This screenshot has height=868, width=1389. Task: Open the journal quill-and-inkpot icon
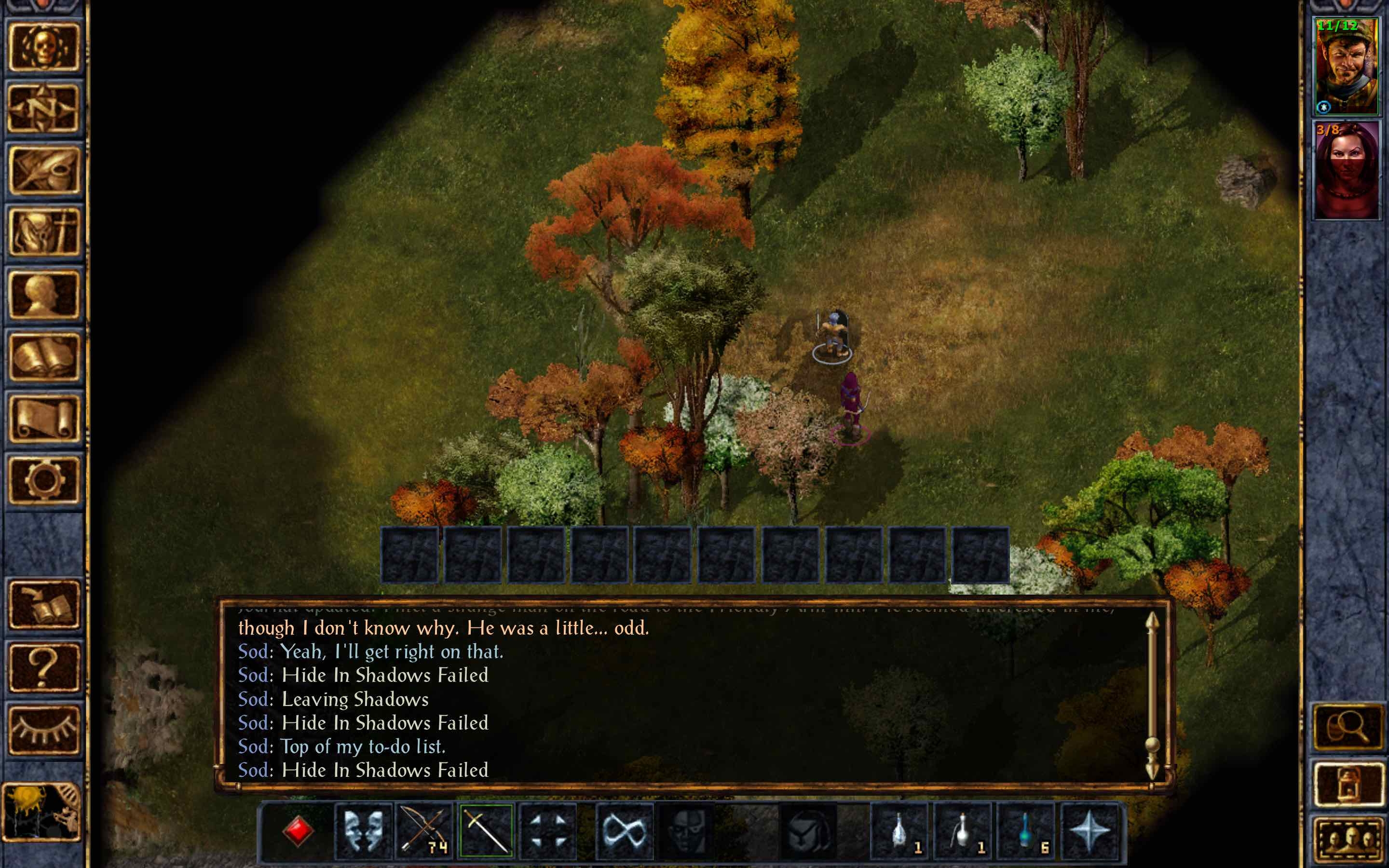pyautogui.click(x=43, y=171)
